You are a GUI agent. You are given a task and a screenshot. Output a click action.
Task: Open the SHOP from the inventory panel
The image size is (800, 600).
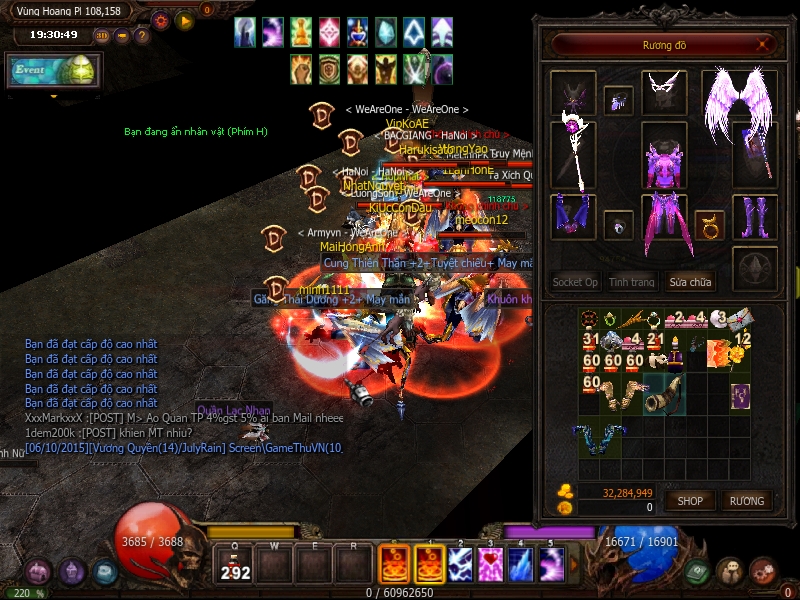(x=690, y=500)
